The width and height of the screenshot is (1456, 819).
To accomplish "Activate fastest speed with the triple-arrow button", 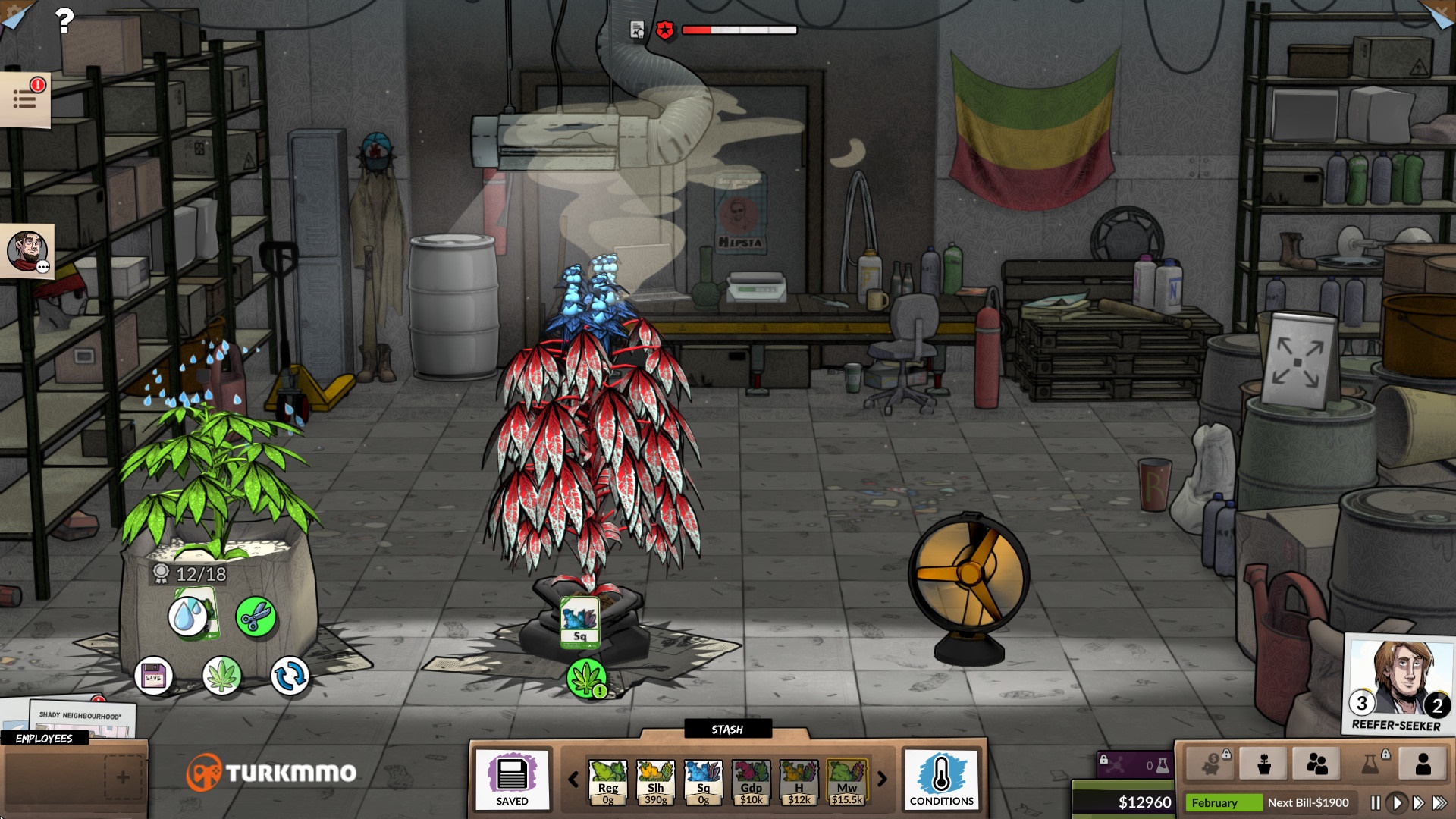I will (1439, 802).
